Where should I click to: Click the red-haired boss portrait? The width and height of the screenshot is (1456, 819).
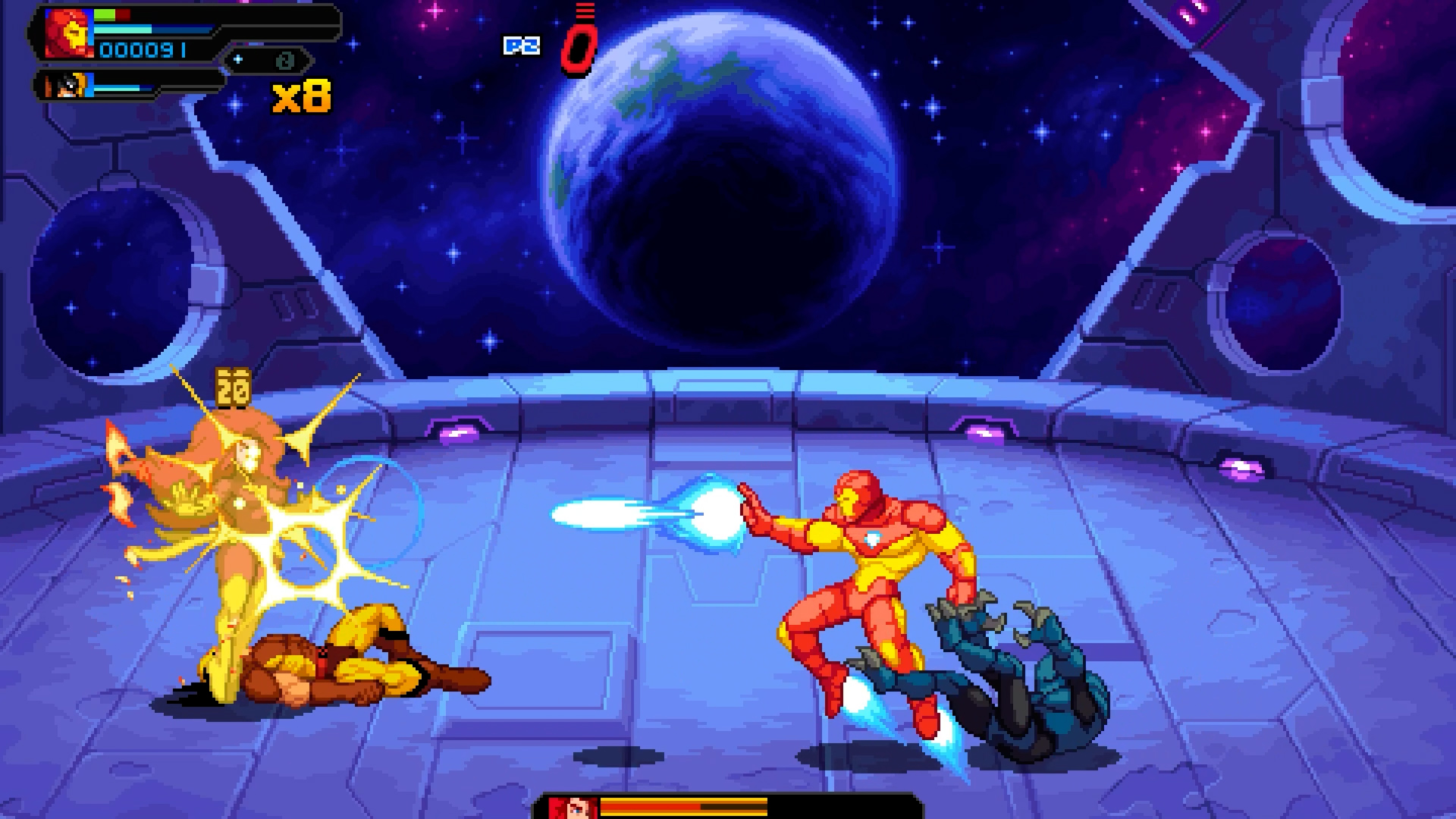[571, 807]
